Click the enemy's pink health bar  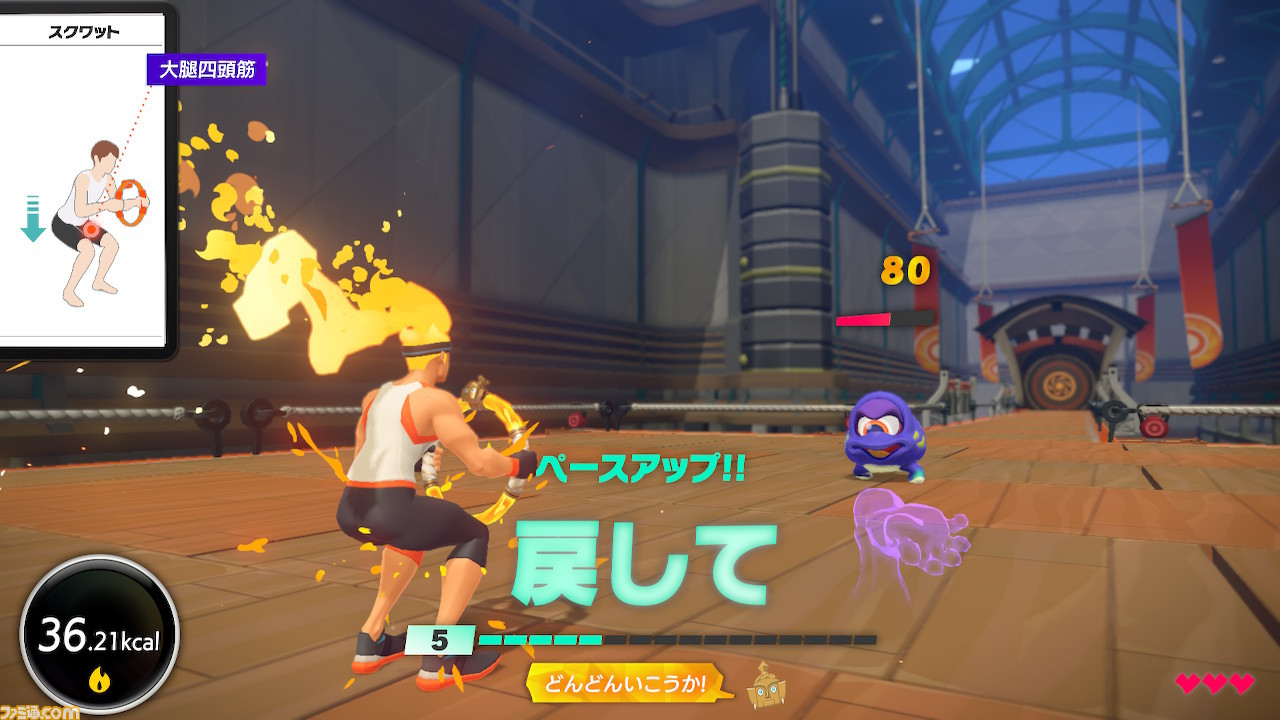tap(865, 320)
